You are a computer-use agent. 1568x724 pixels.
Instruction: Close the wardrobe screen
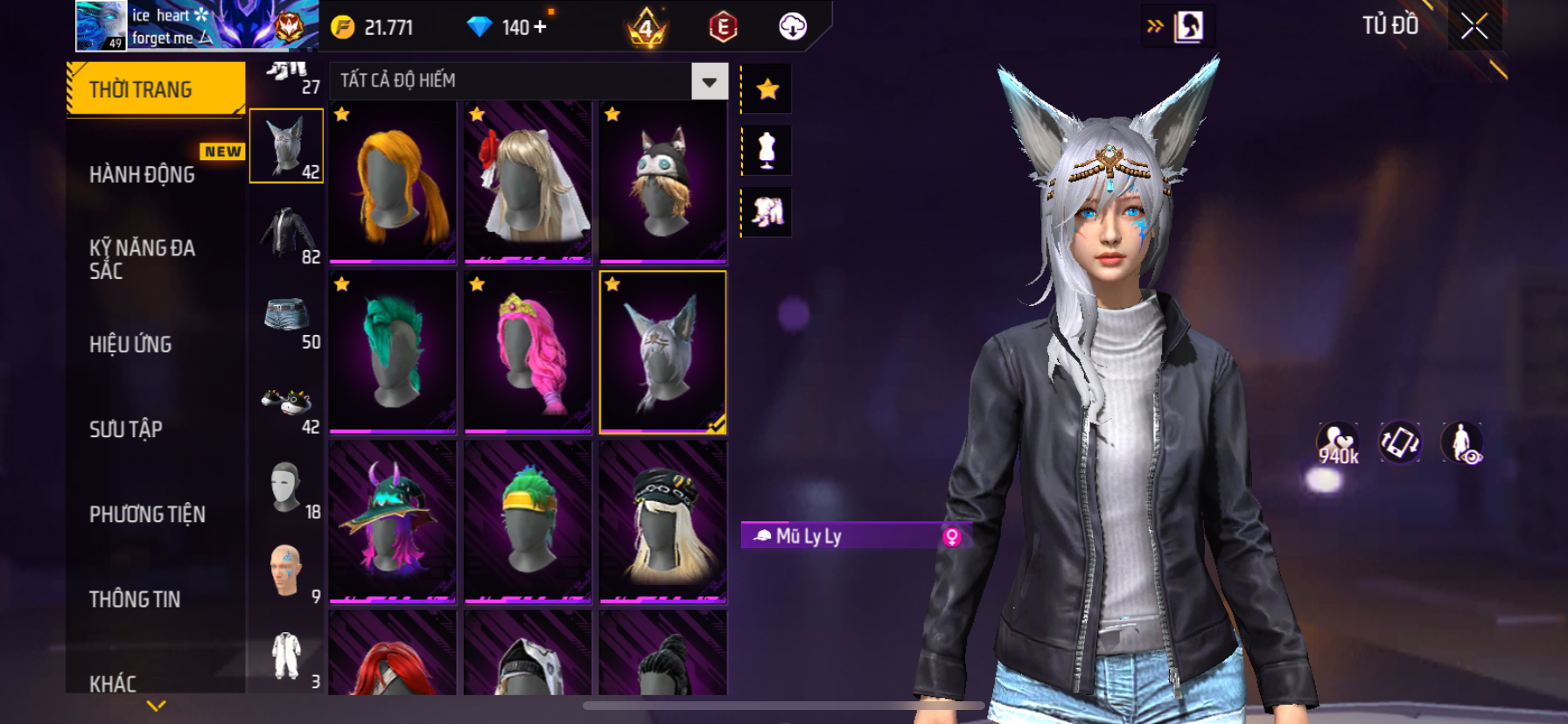coord(1474,27)
